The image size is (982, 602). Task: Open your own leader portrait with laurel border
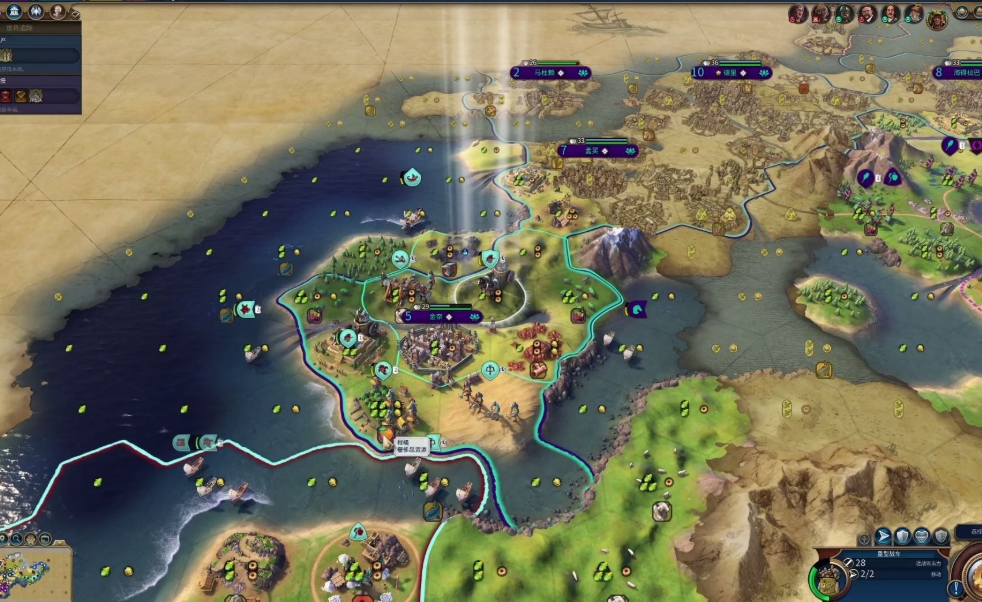click(937, 17)
